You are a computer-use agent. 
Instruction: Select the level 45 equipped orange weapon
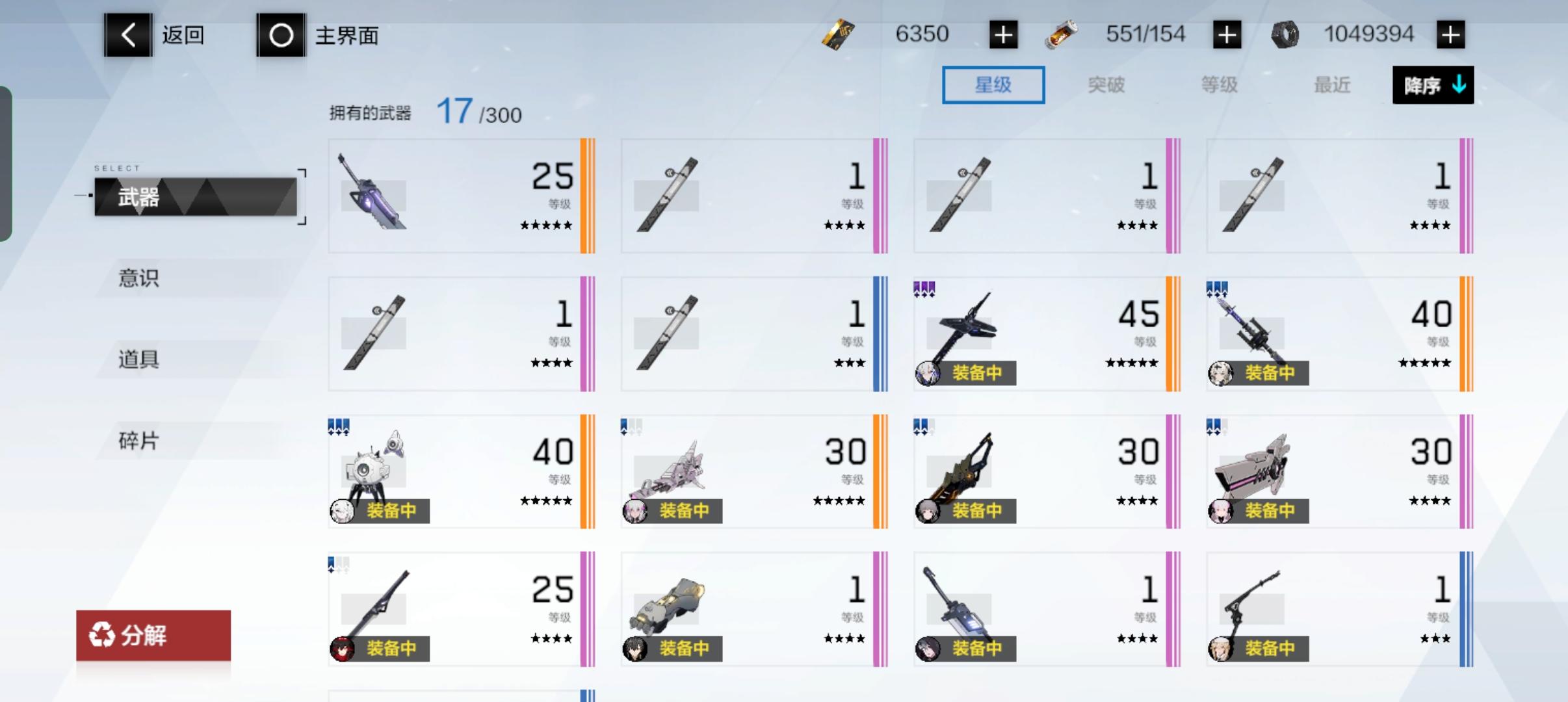point(1047,333)
